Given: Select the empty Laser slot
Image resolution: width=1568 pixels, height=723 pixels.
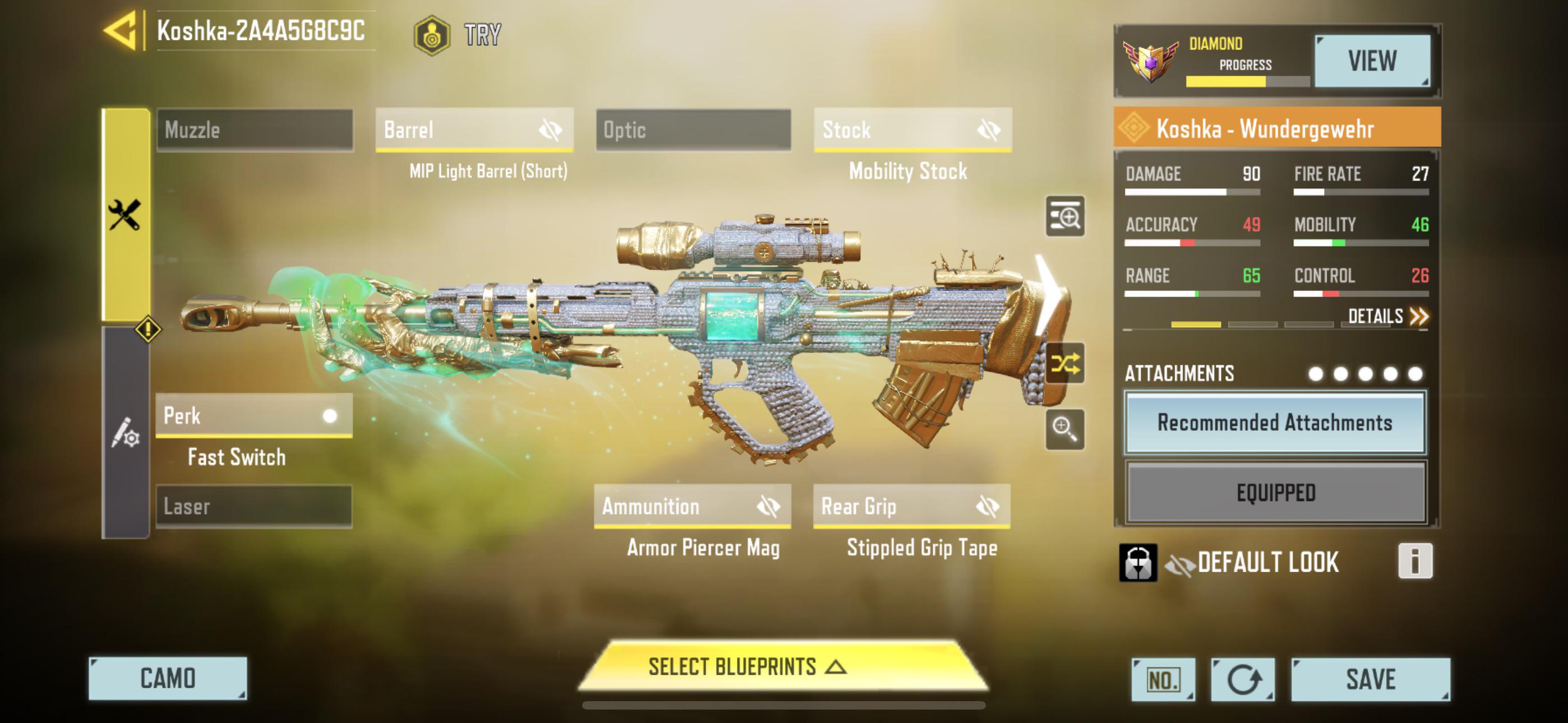Looking at the screenshot, I should [254, 506].
